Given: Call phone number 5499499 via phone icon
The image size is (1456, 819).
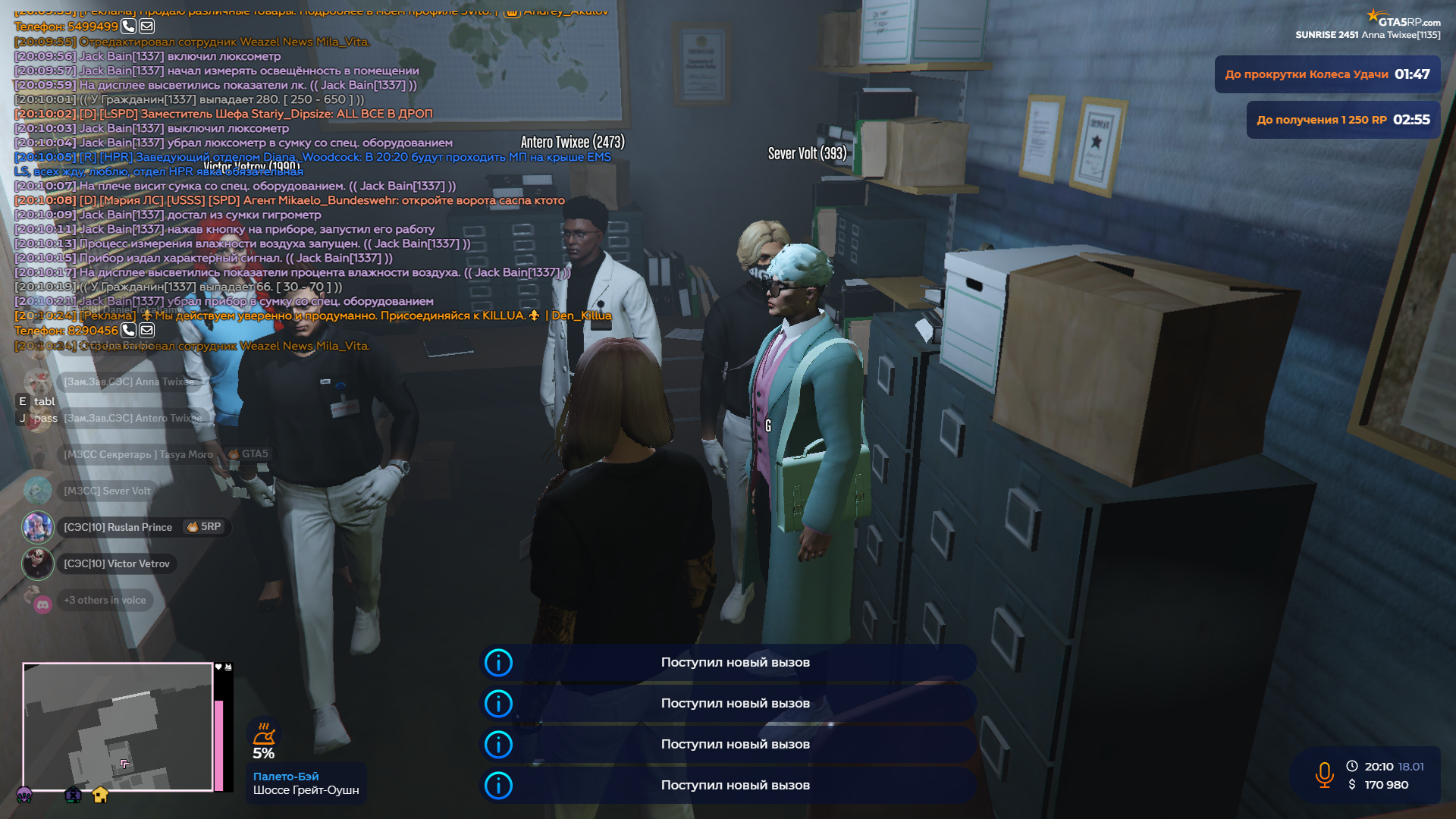Looking at the screenshot, I should (128, 27).
